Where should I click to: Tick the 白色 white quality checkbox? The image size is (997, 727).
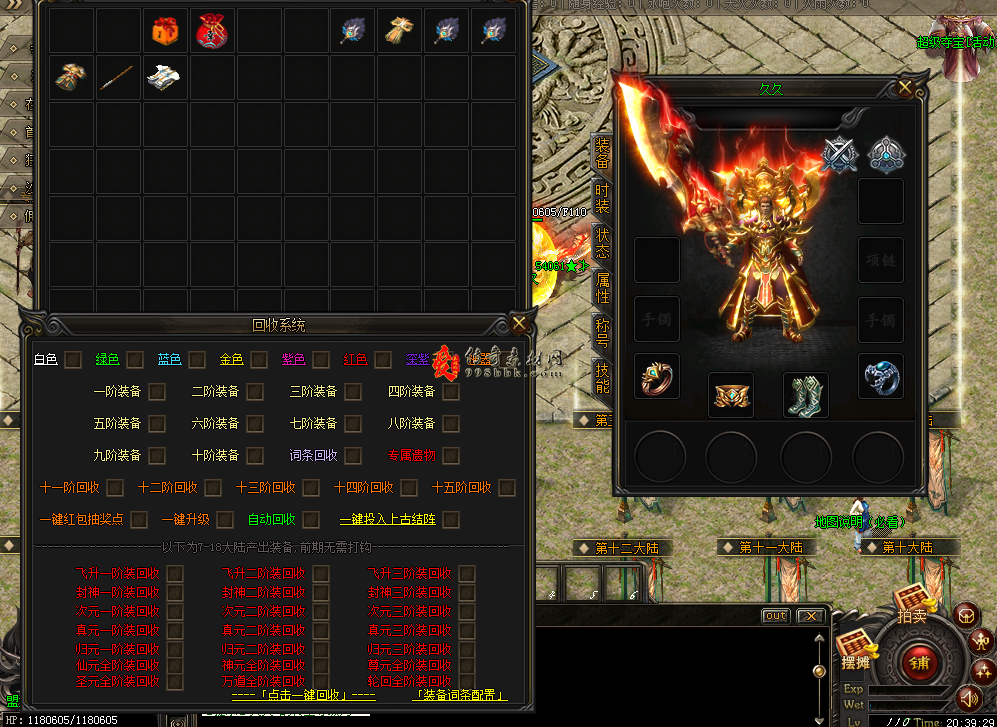[73, 360]
